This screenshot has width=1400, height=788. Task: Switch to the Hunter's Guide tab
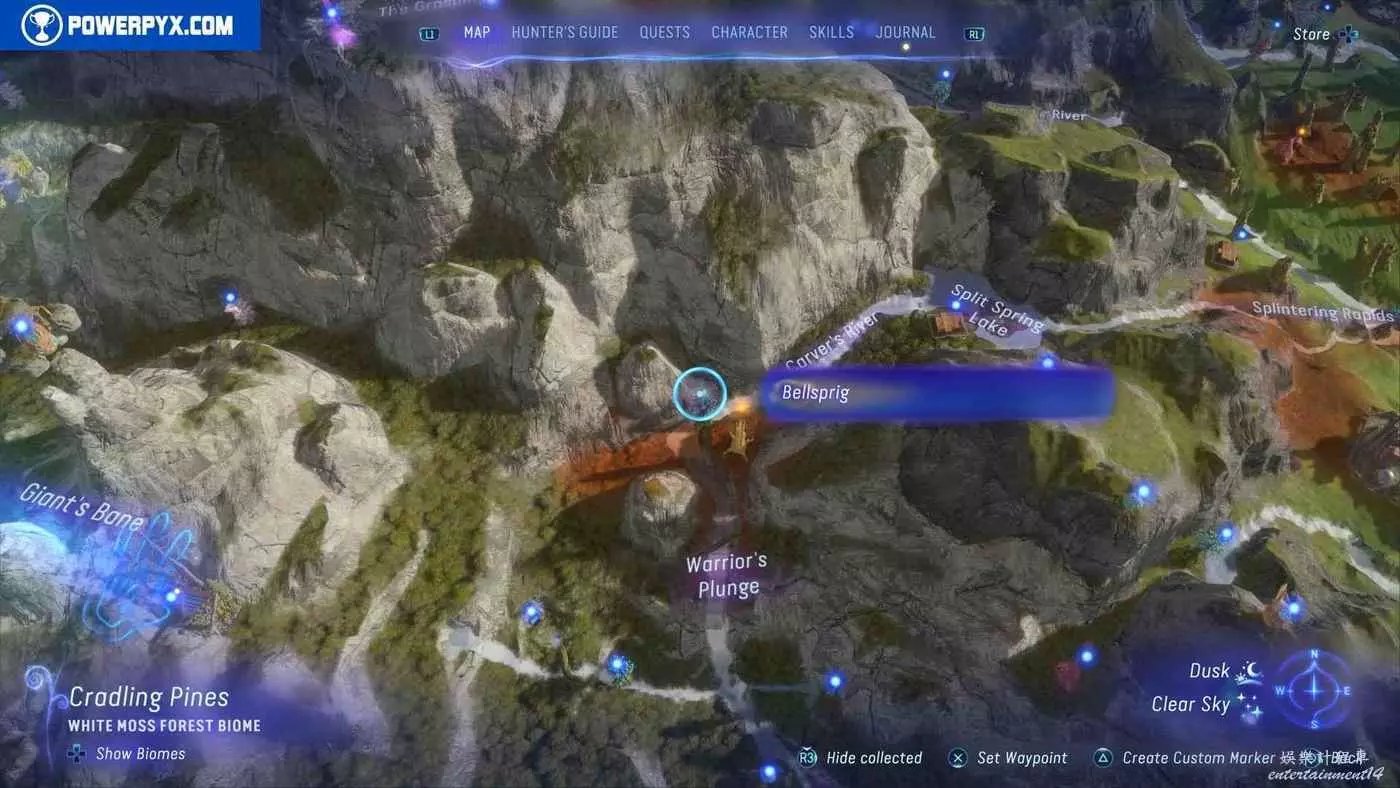pos(564,32)
